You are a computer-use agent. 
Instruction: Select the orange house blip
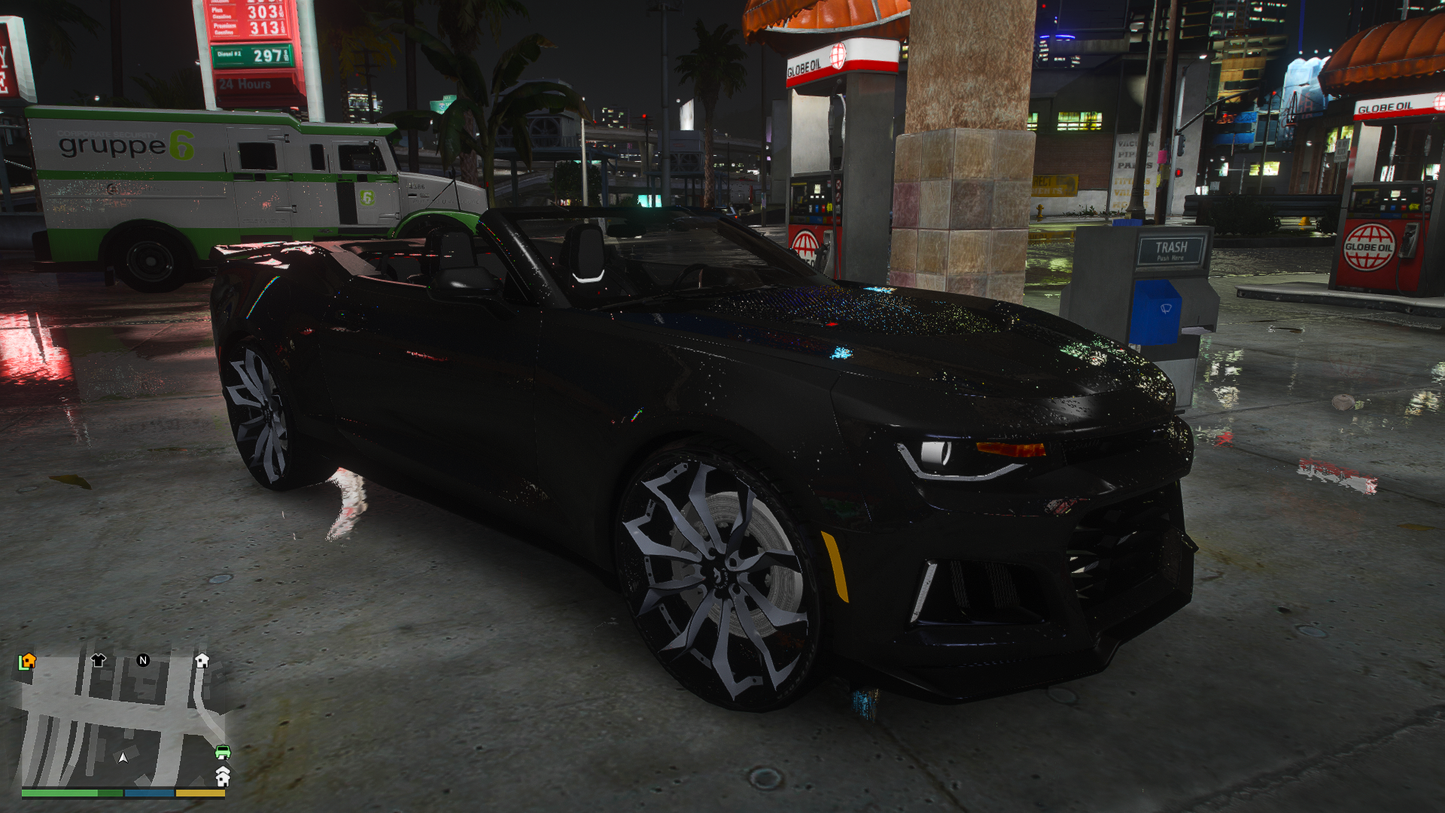click(28, 661)
